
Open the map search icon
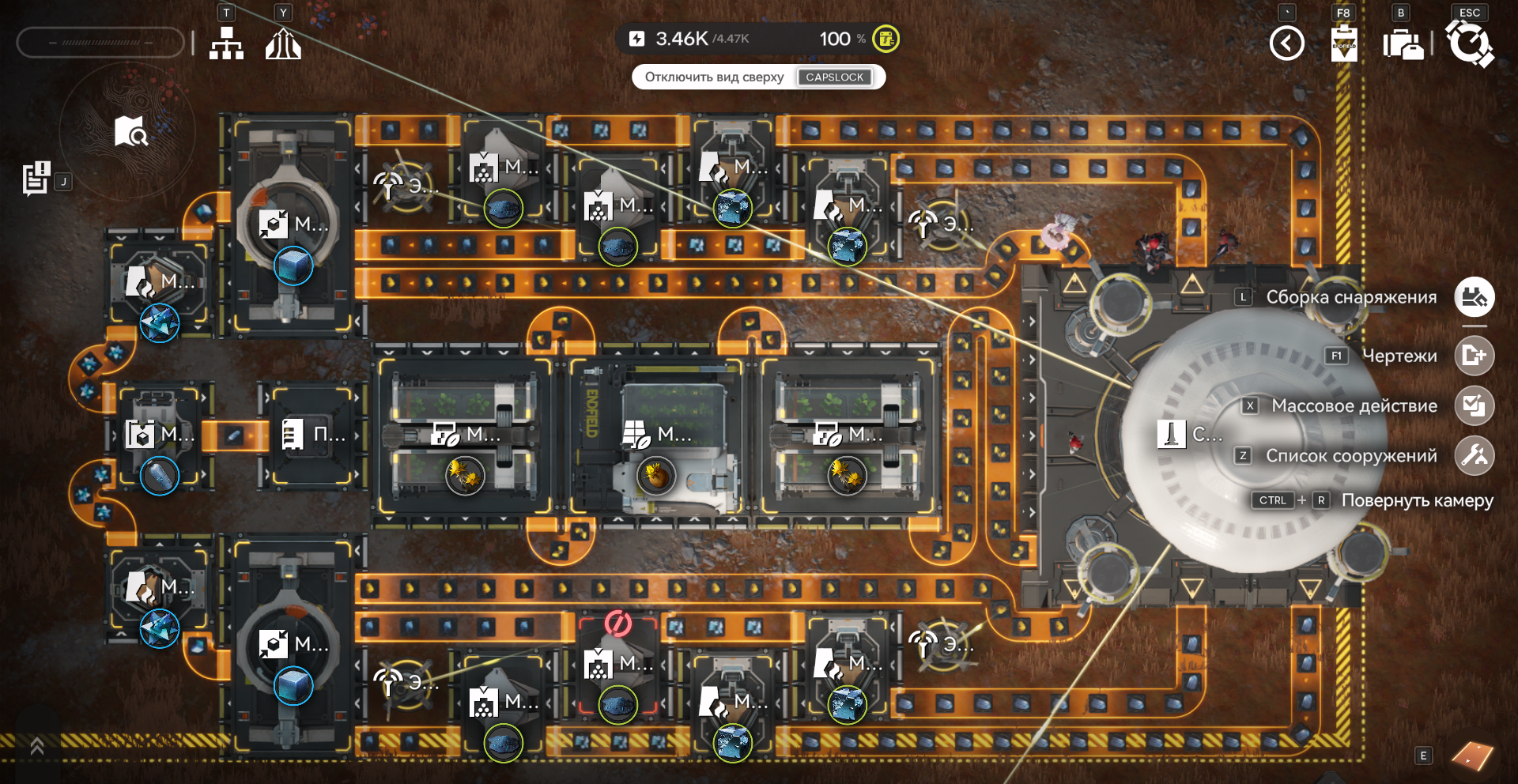[x=130, y=132]
